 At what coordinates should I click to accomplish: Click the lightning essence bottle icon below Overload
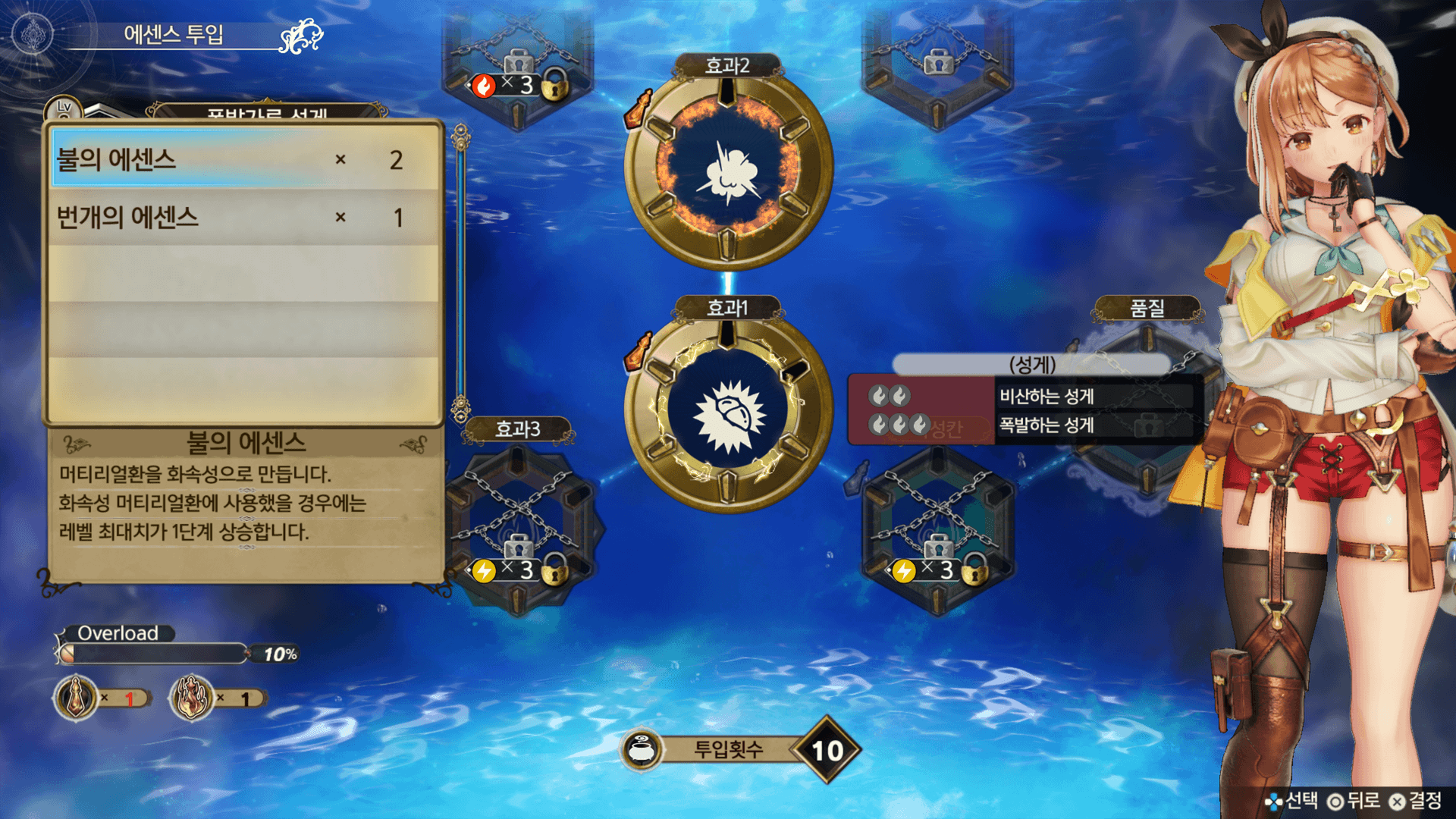[x=76, y=697]
